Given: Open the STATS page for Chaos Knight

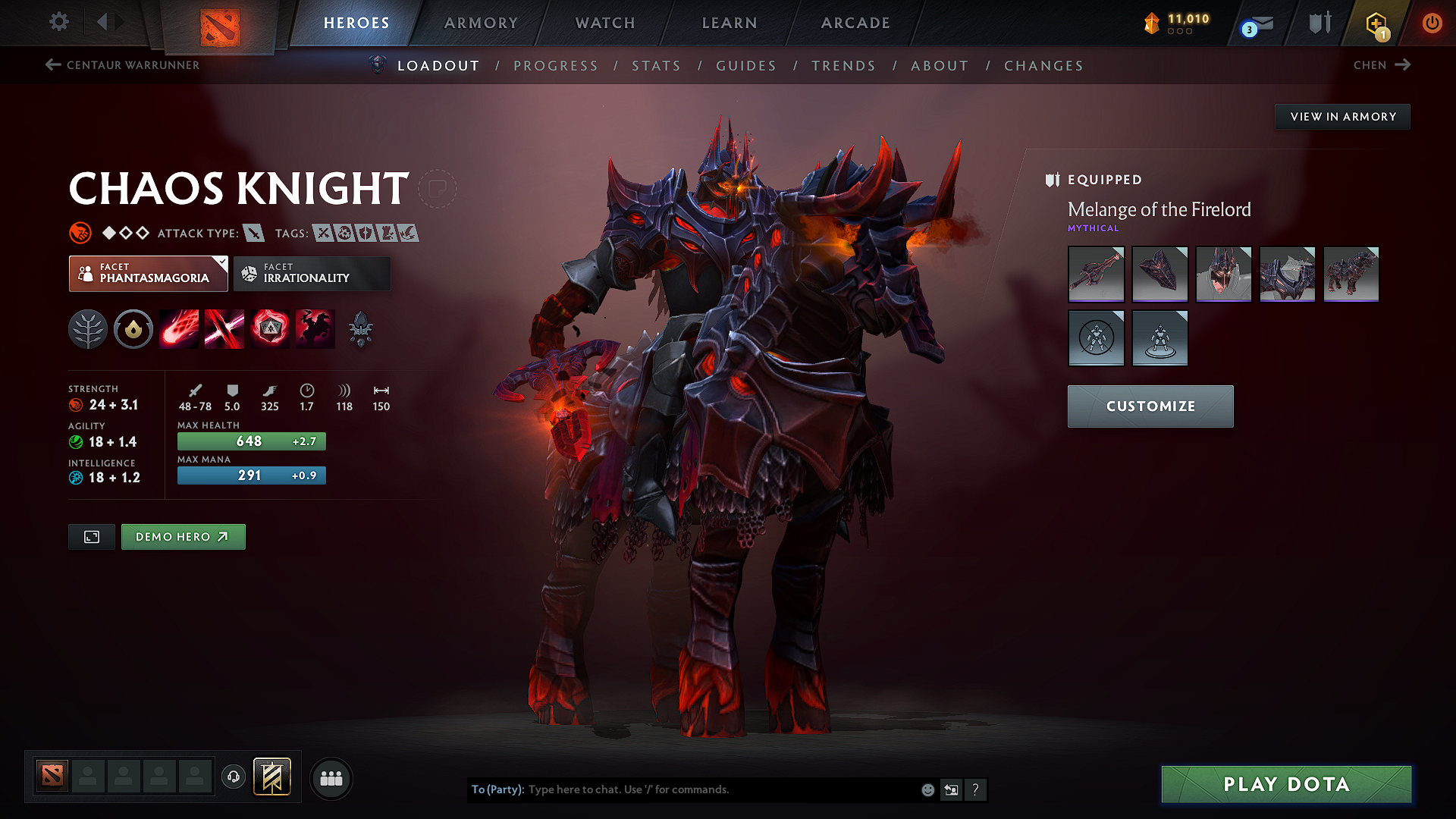Looking at the screenshot, I should pos(656,66).
